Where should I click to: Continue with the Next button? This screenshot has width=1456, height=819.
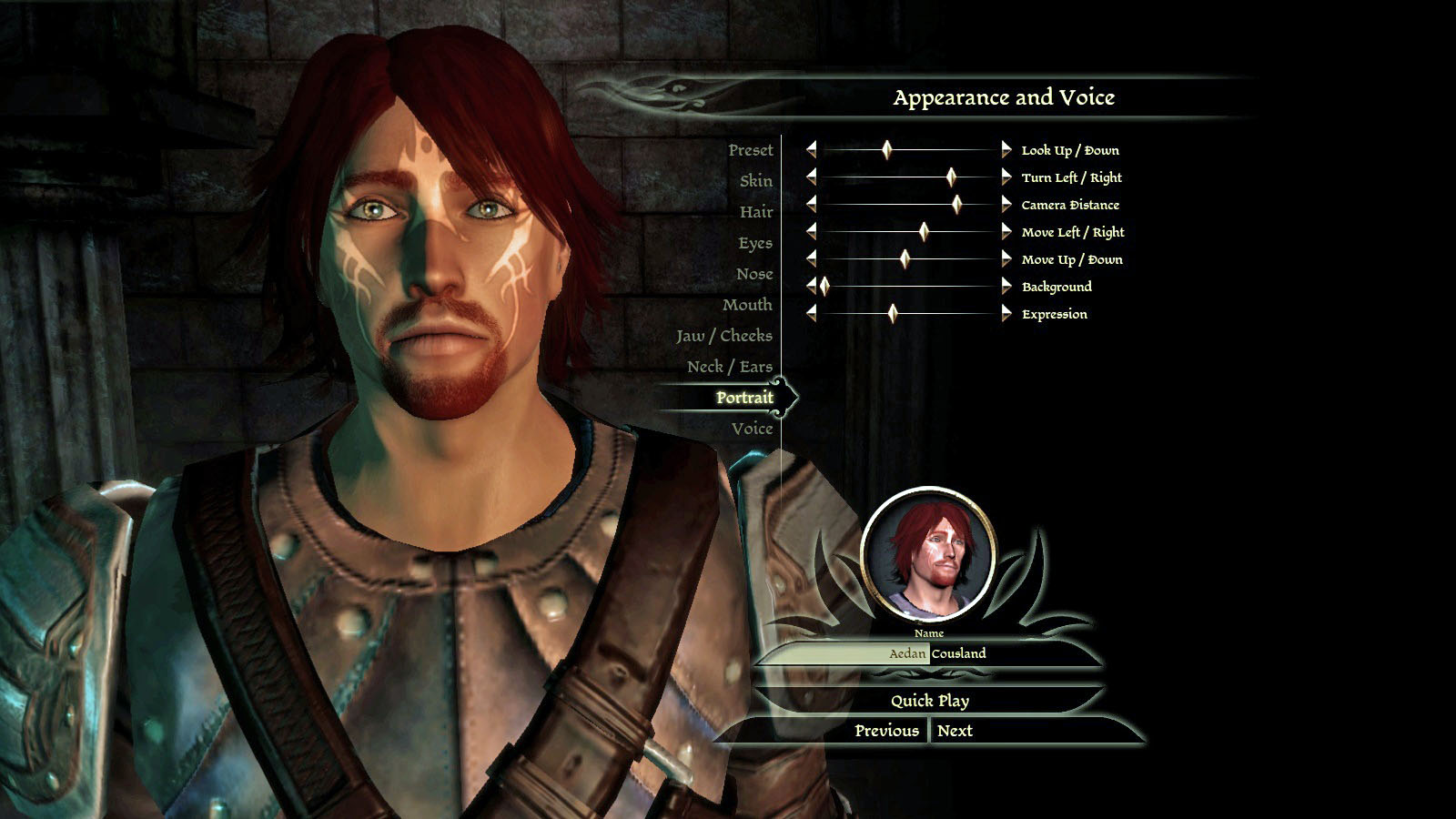(955, 731)
